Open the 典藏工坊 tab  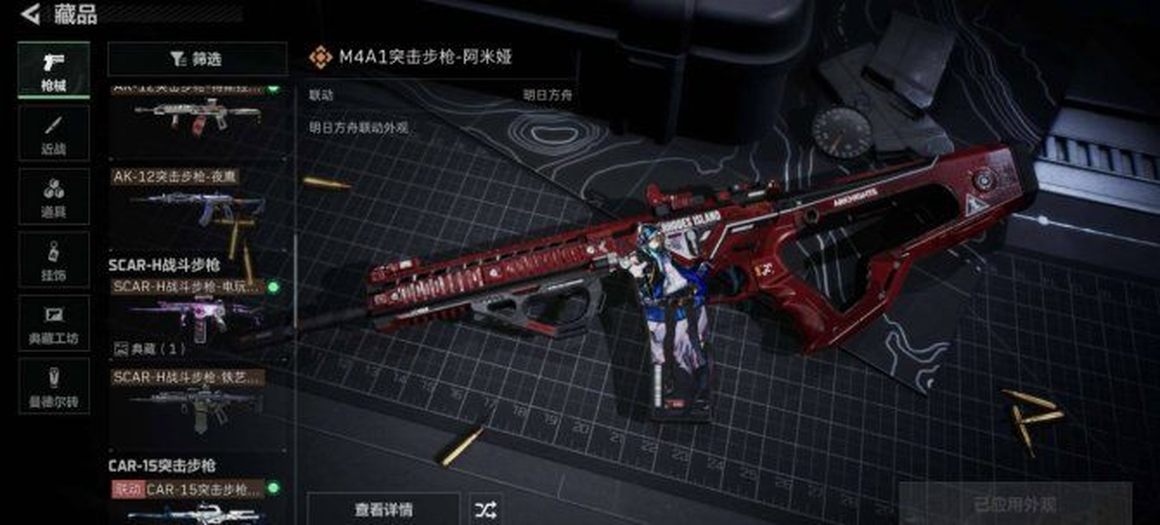tap(53, 323)
